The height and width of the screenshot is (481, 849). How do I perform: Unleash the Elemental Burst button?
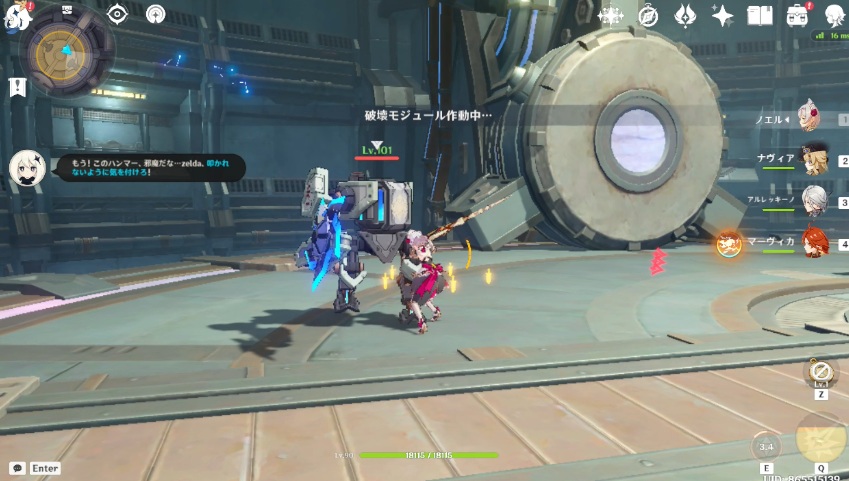pos(820,438)
